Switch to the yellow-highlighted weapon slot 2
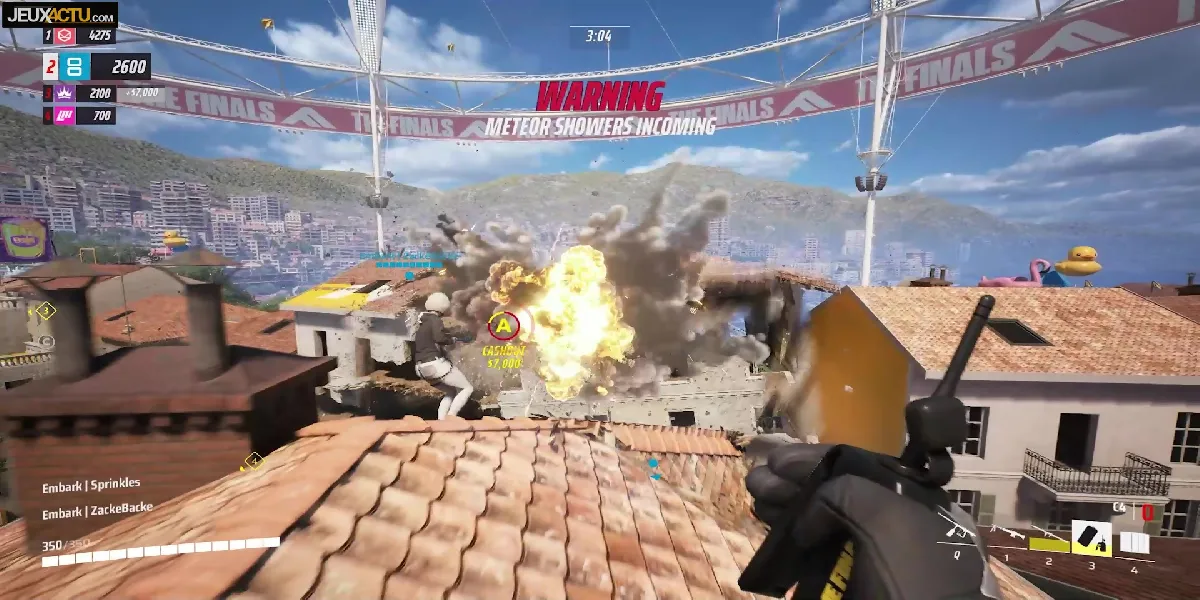 click(x=1048, y=544)
